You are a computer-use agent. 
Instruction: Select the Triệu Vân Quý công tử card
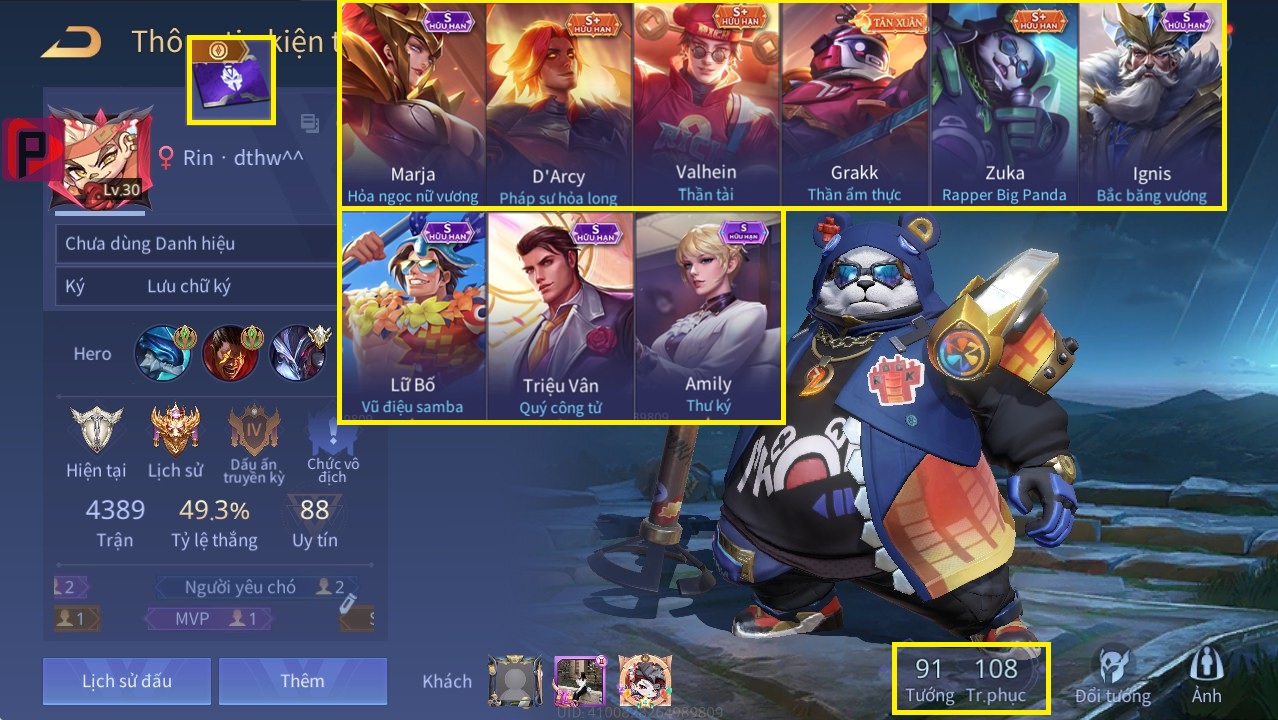(560, 315)
